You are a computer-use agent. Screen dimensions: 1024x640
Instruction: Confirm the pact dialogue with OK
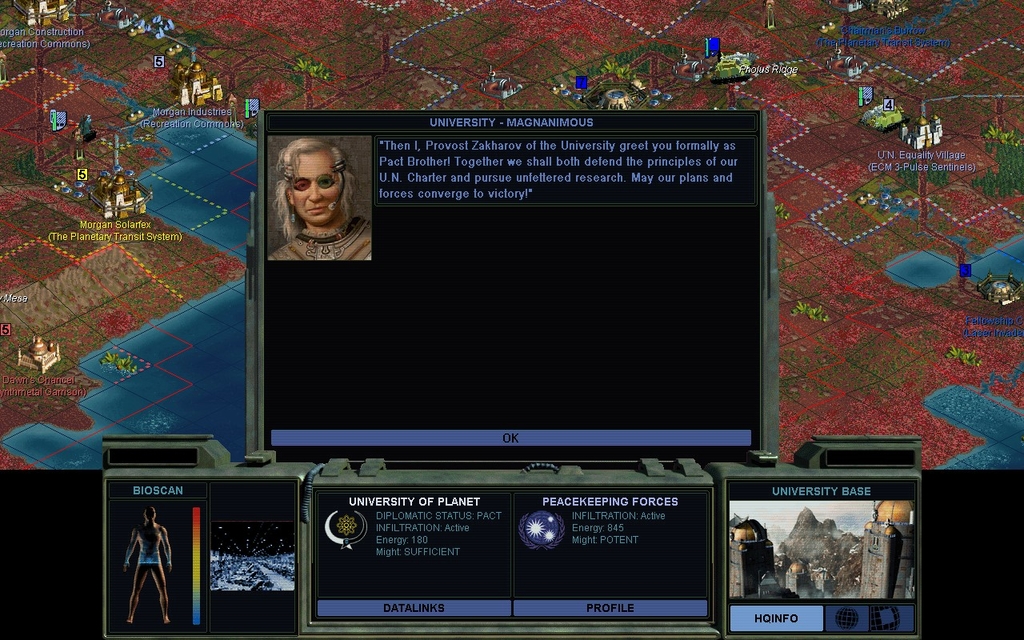[x=510, y=438]
